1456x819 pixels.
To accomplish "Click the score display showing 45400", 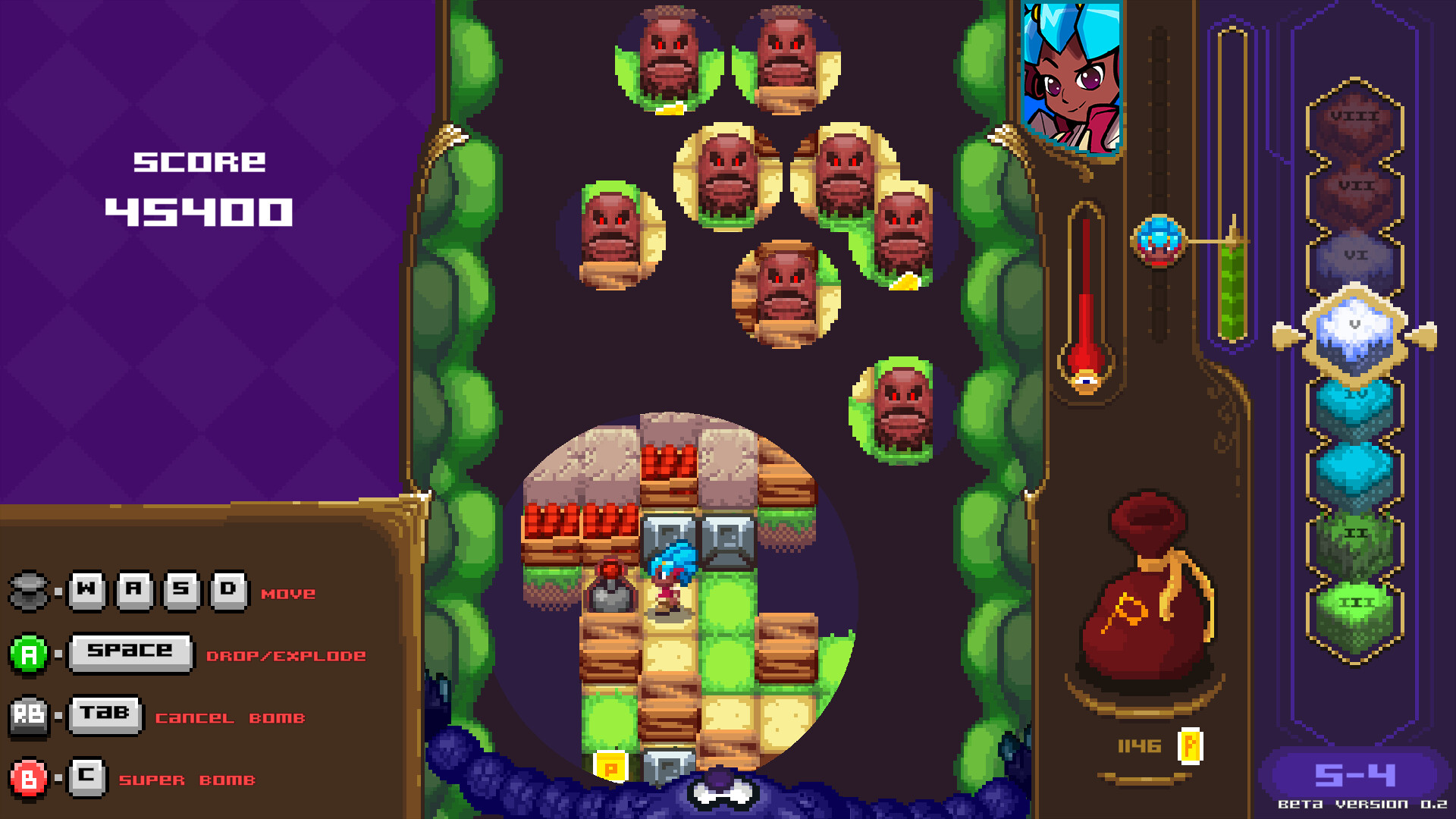I will 199,212.
